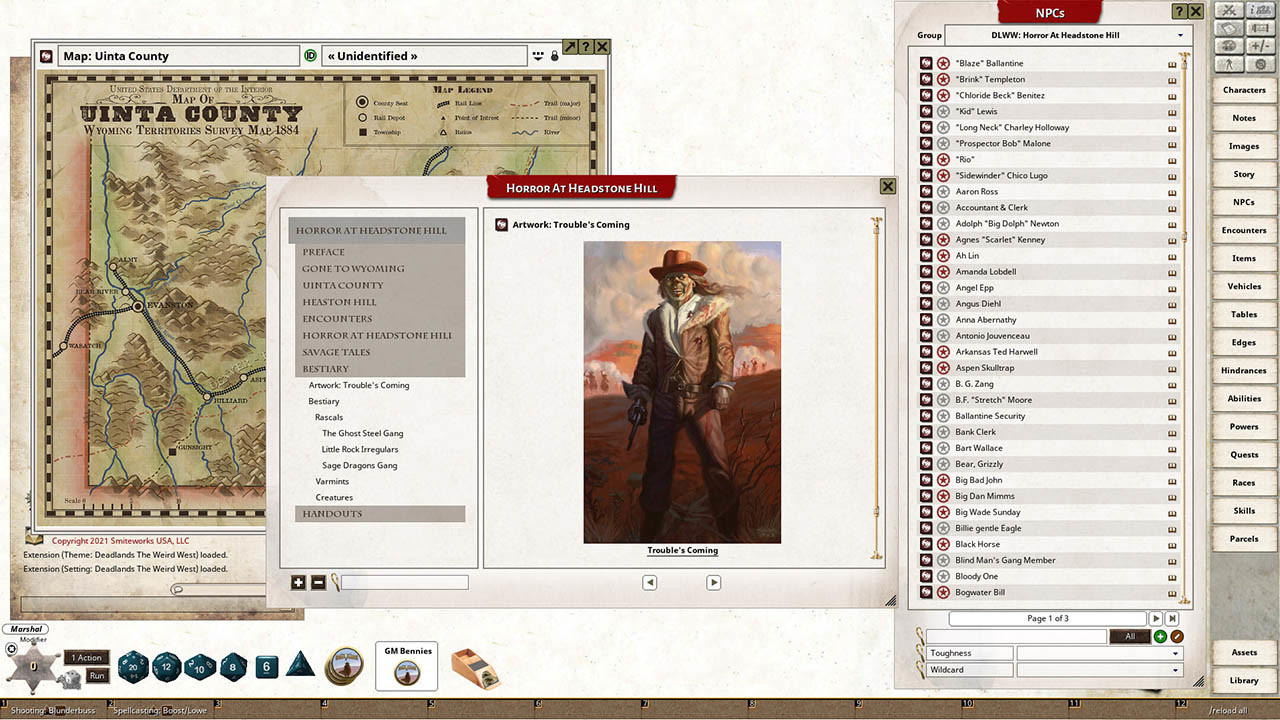Toggle the lock icon on the map header
The image size is (1280, 720).
(x=556, y=55)
